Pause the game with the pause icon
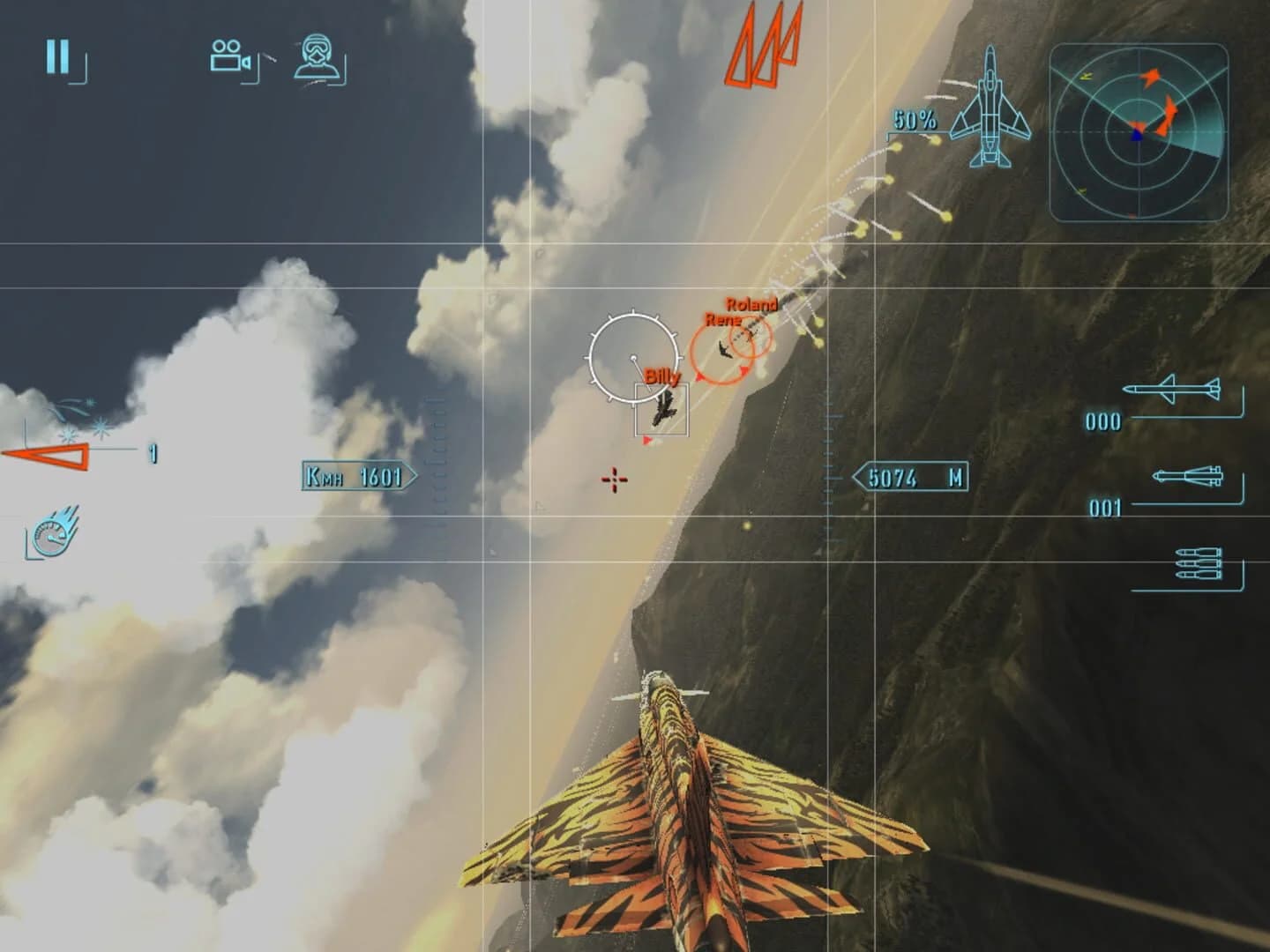Screen dimensions: 1270x952 pyautogui.click(x=56, y=56)
